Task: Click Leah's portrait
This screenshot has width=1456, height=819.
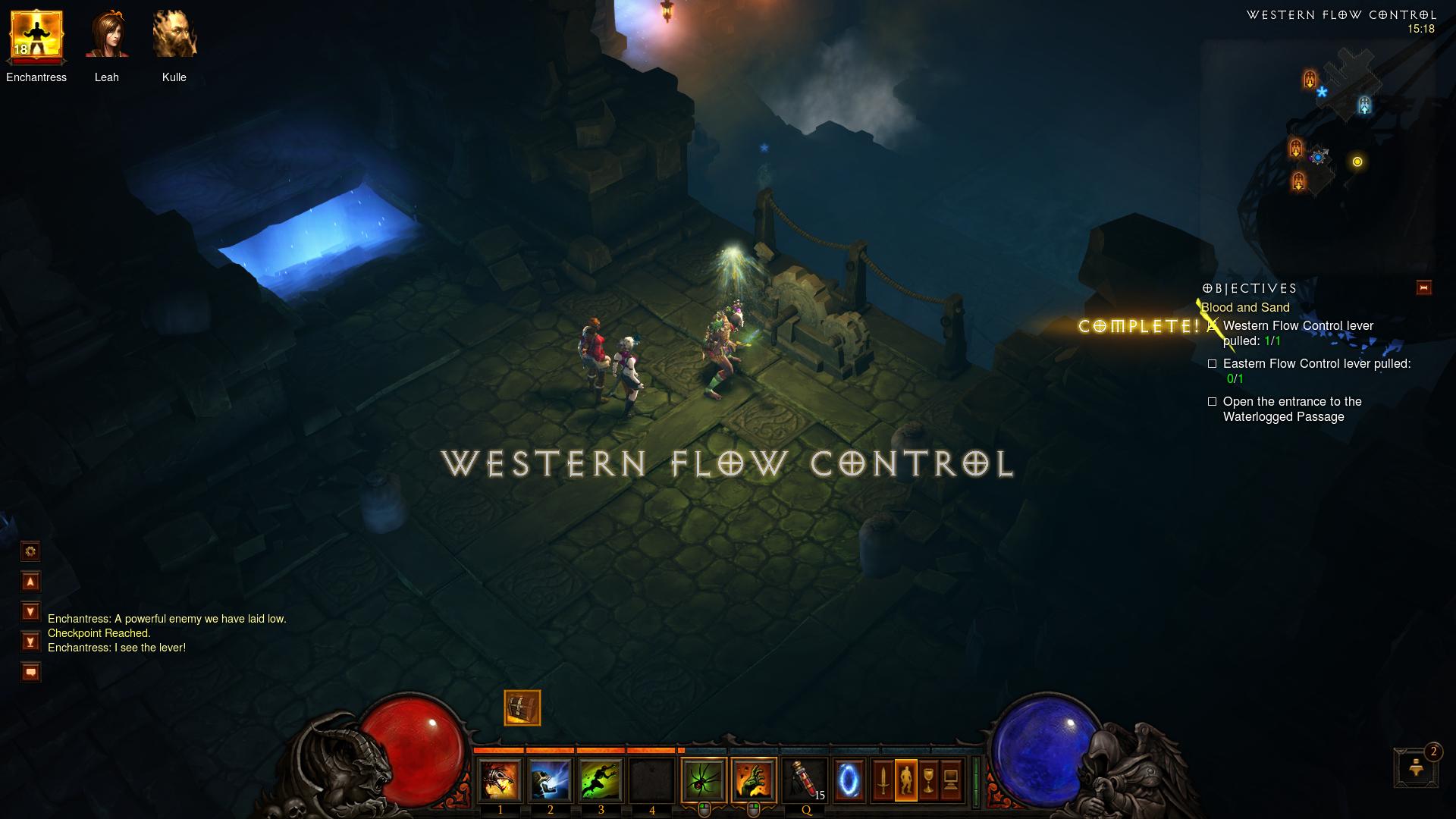Action: [107, 36]
